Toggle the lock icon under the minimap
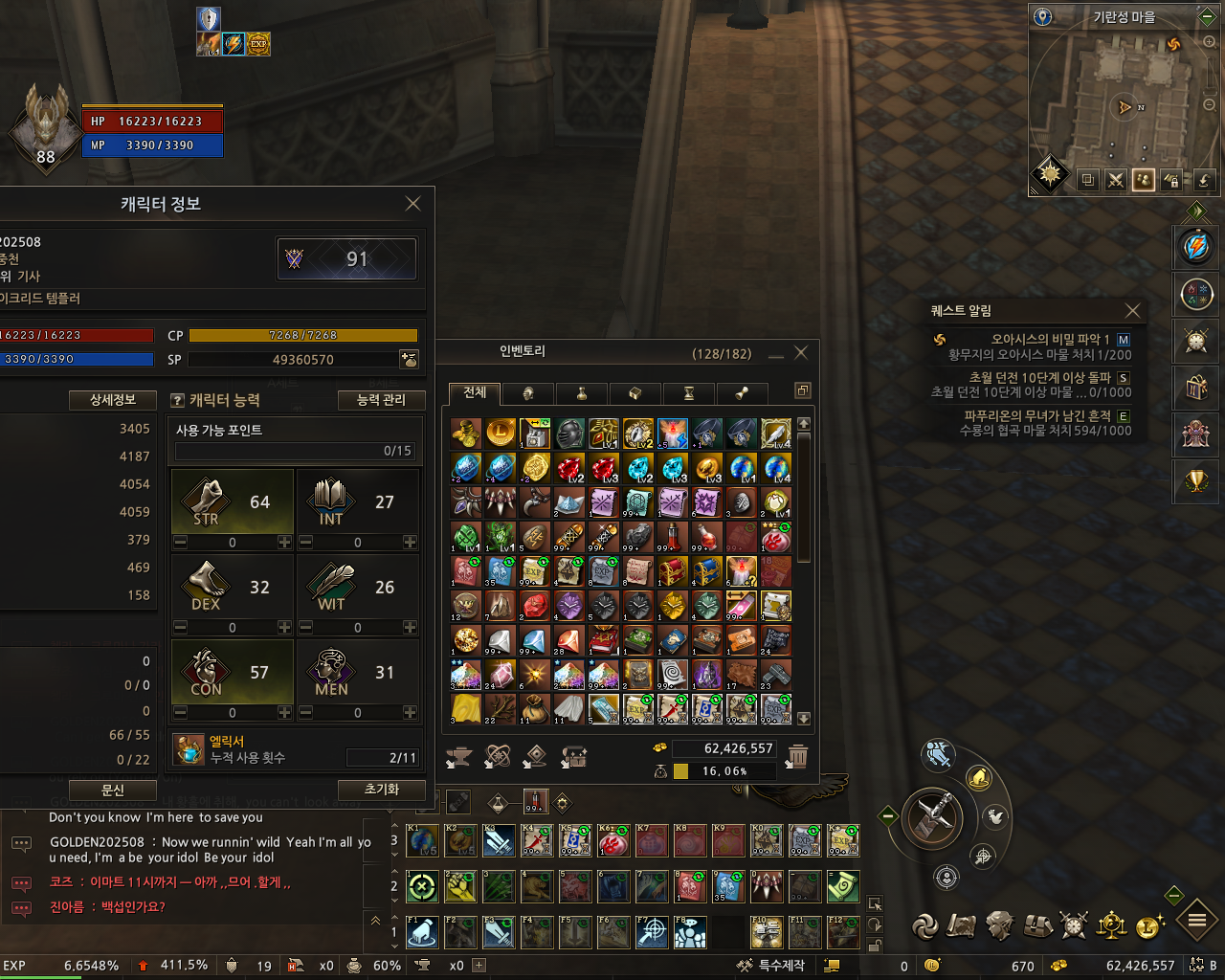 click(1171, 179)
